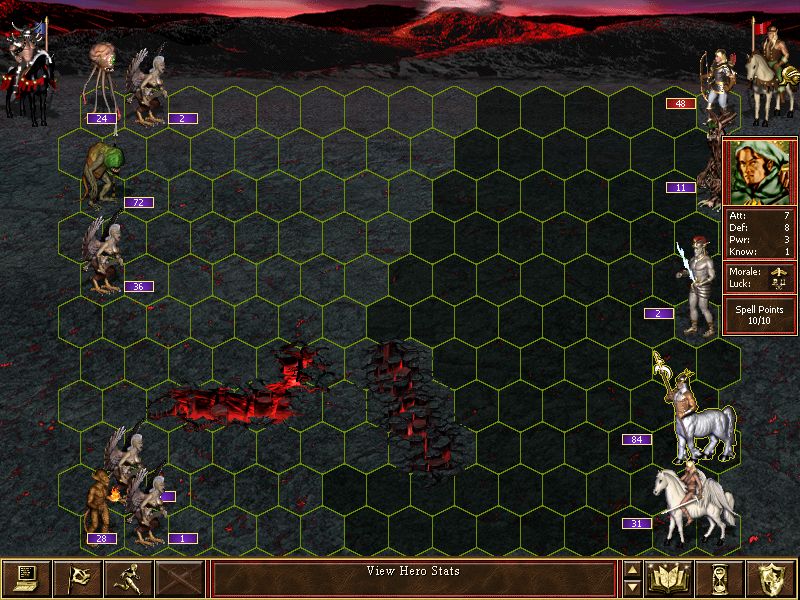The image size is (800, 600).
Task: Click the combat log up arrow
Action: point(631,569)
